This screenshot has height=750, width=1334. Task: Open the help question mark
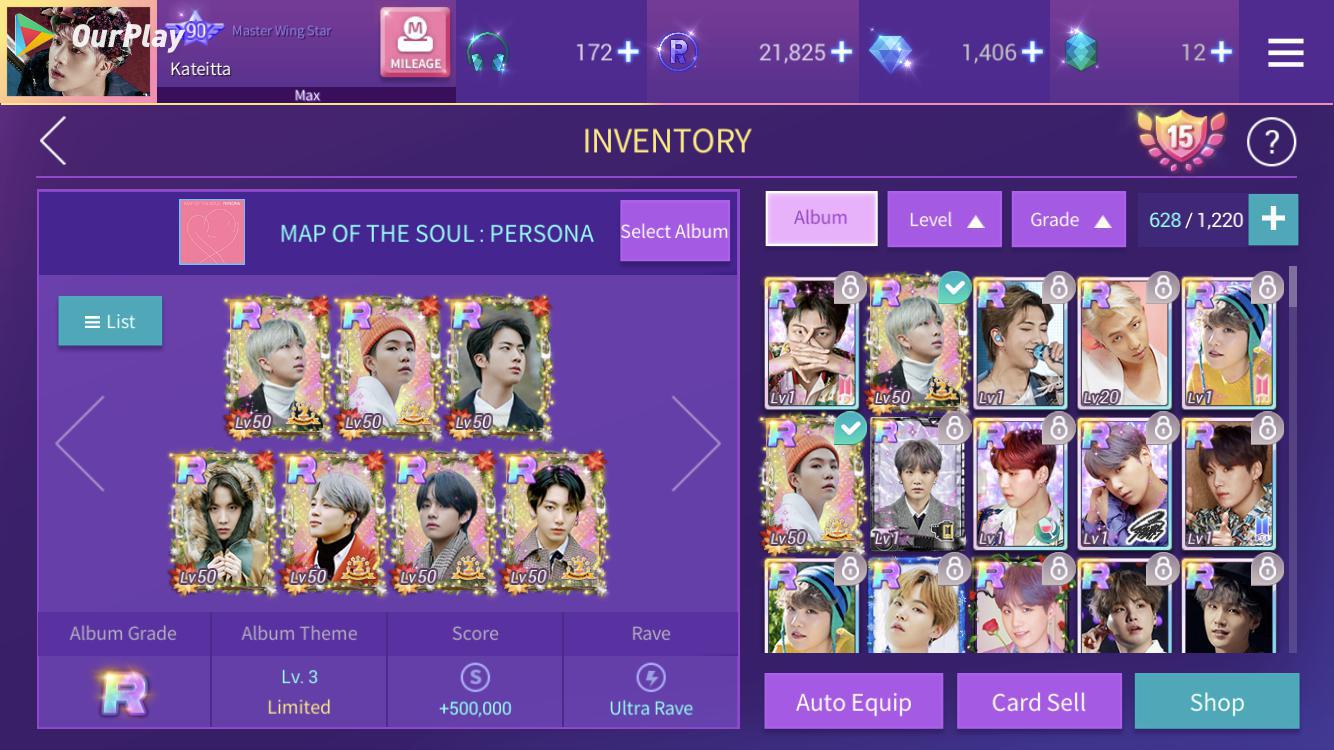click(1271, 144)
